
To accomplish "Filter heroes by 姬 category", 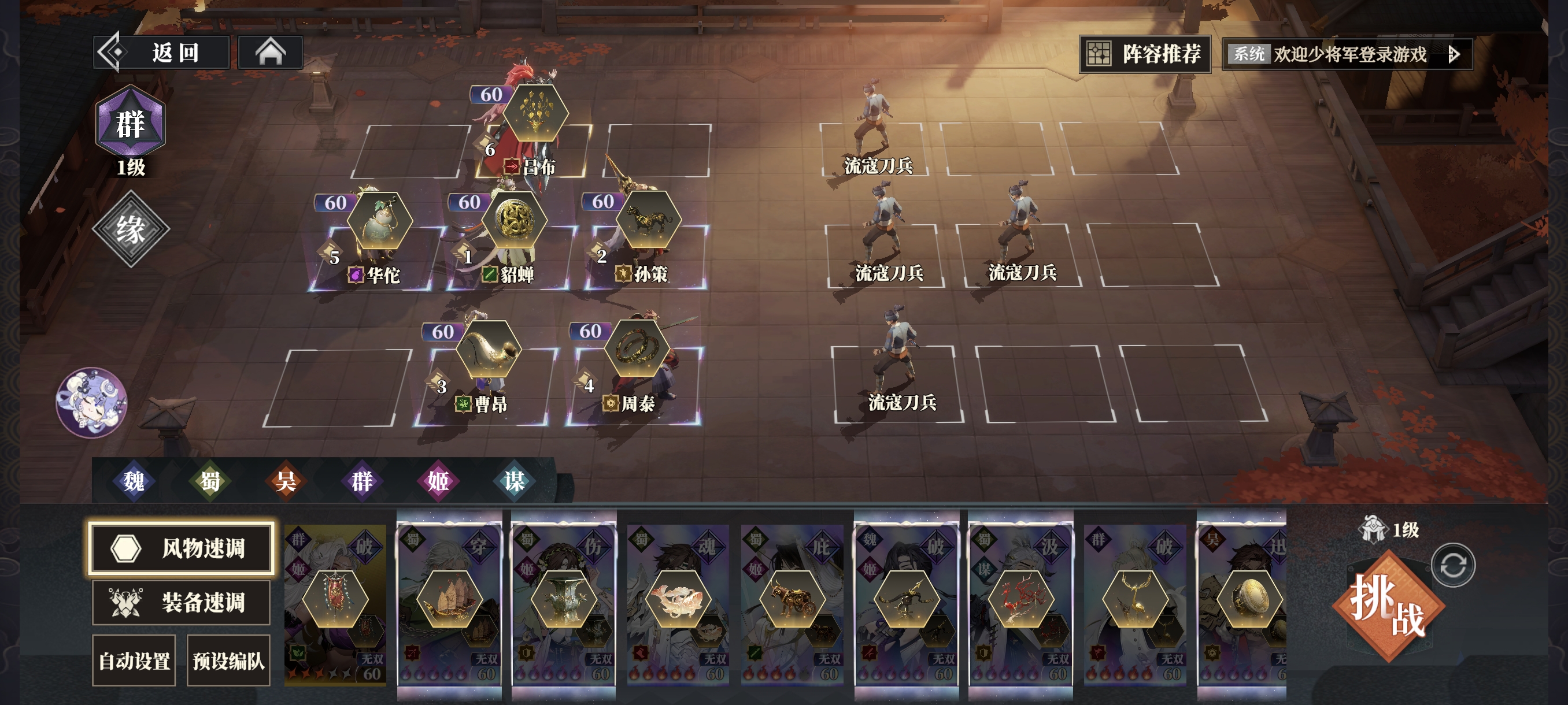I will 438,481.
